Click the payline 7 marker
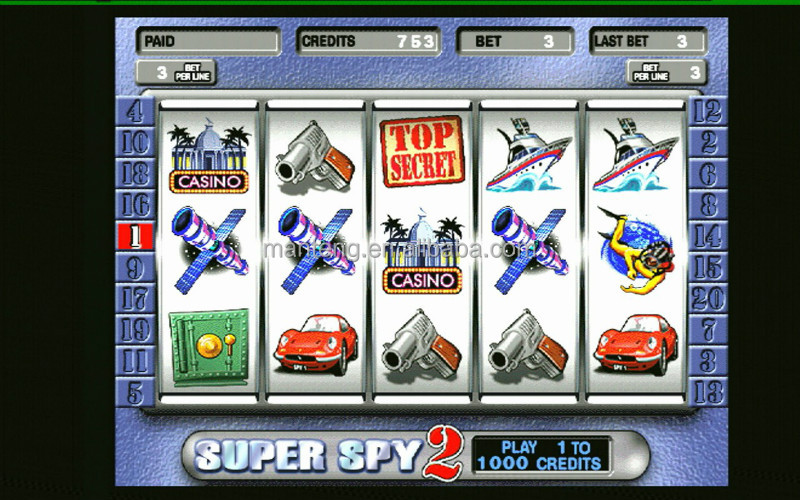The height and width of the screenshot is (500, 800). tap(707, 329)
